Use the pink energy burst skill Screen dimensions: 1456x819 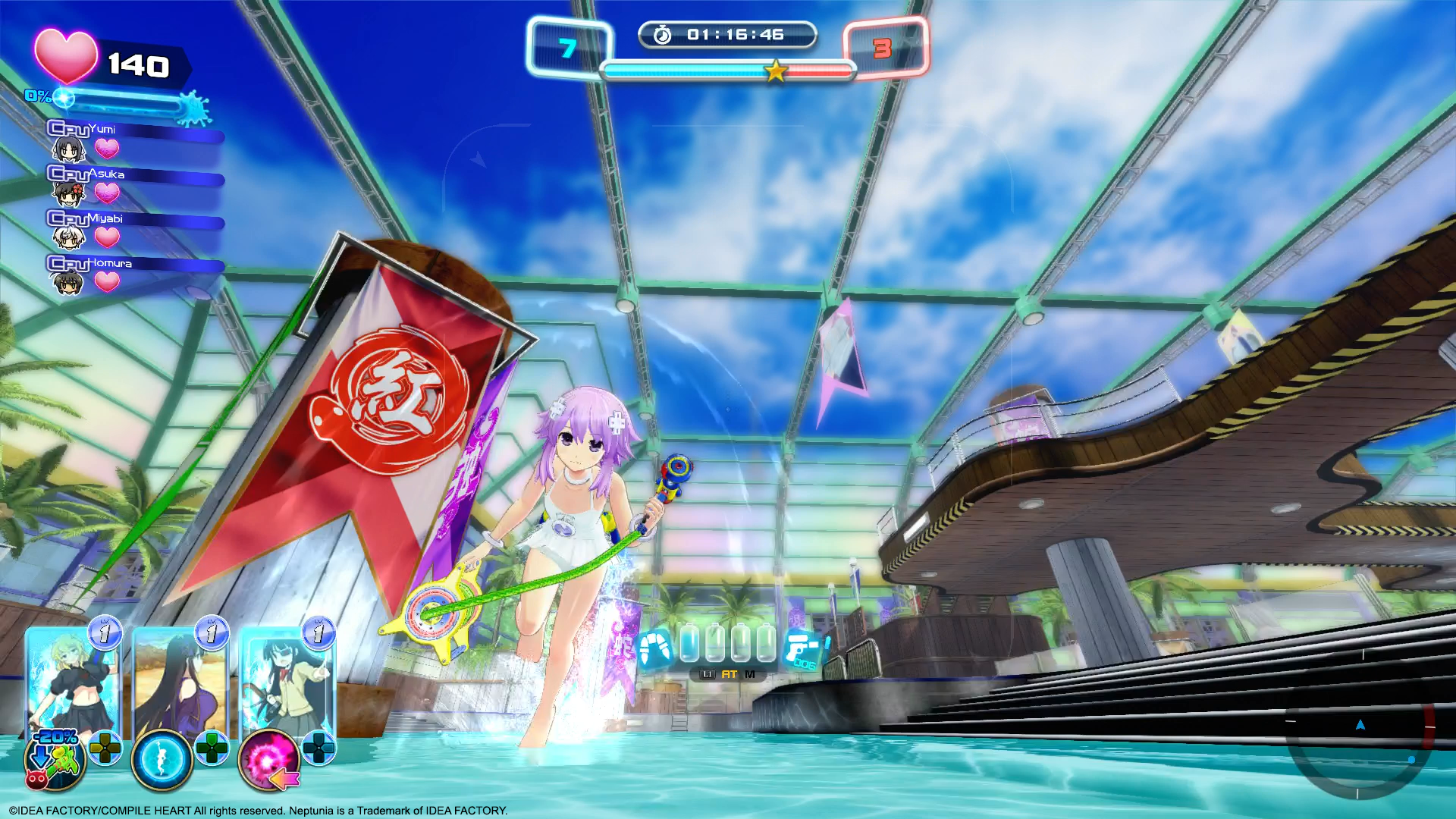[268, 760]
